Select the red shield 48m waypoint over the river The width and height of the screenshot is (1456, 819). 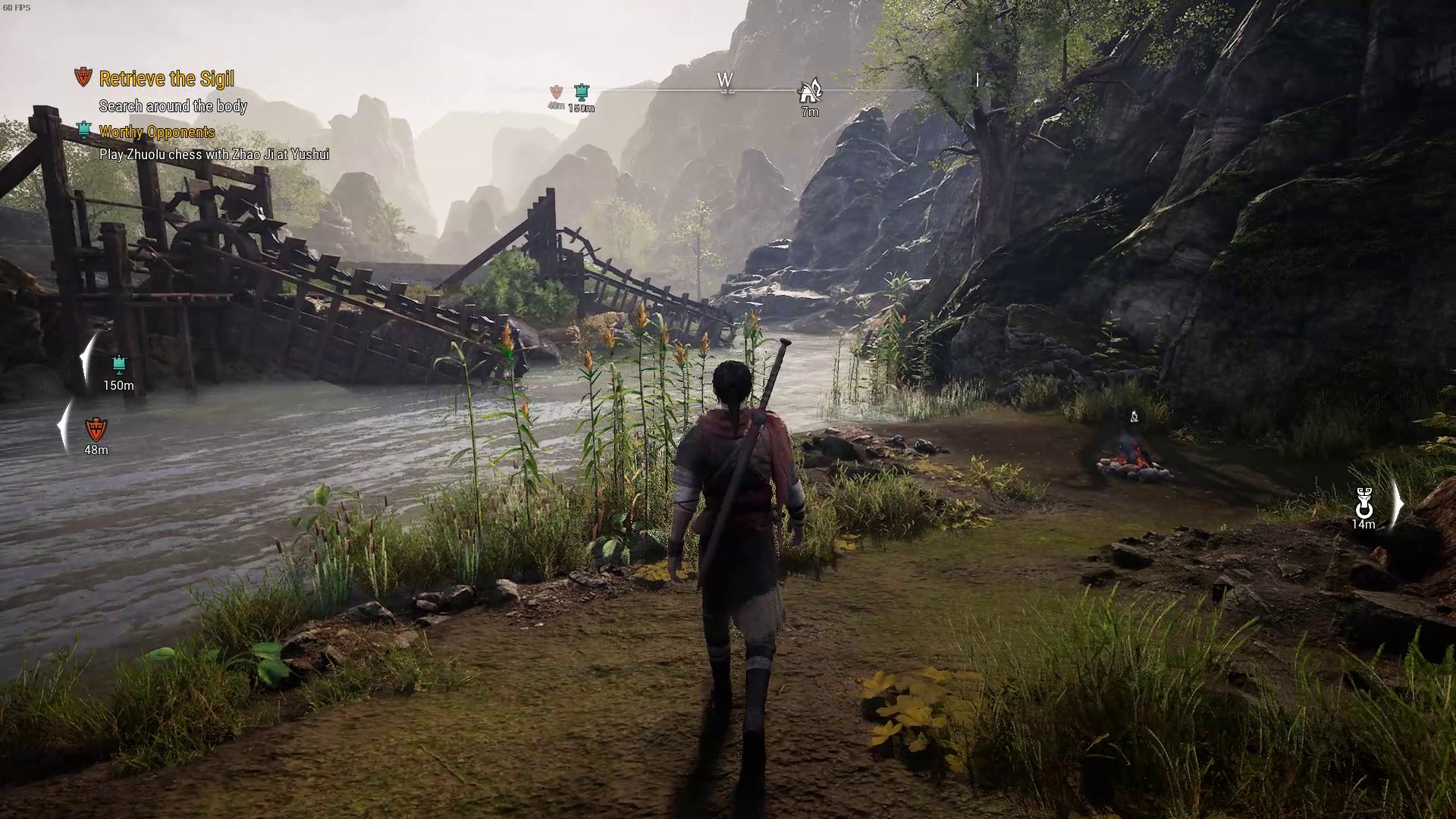96,430
